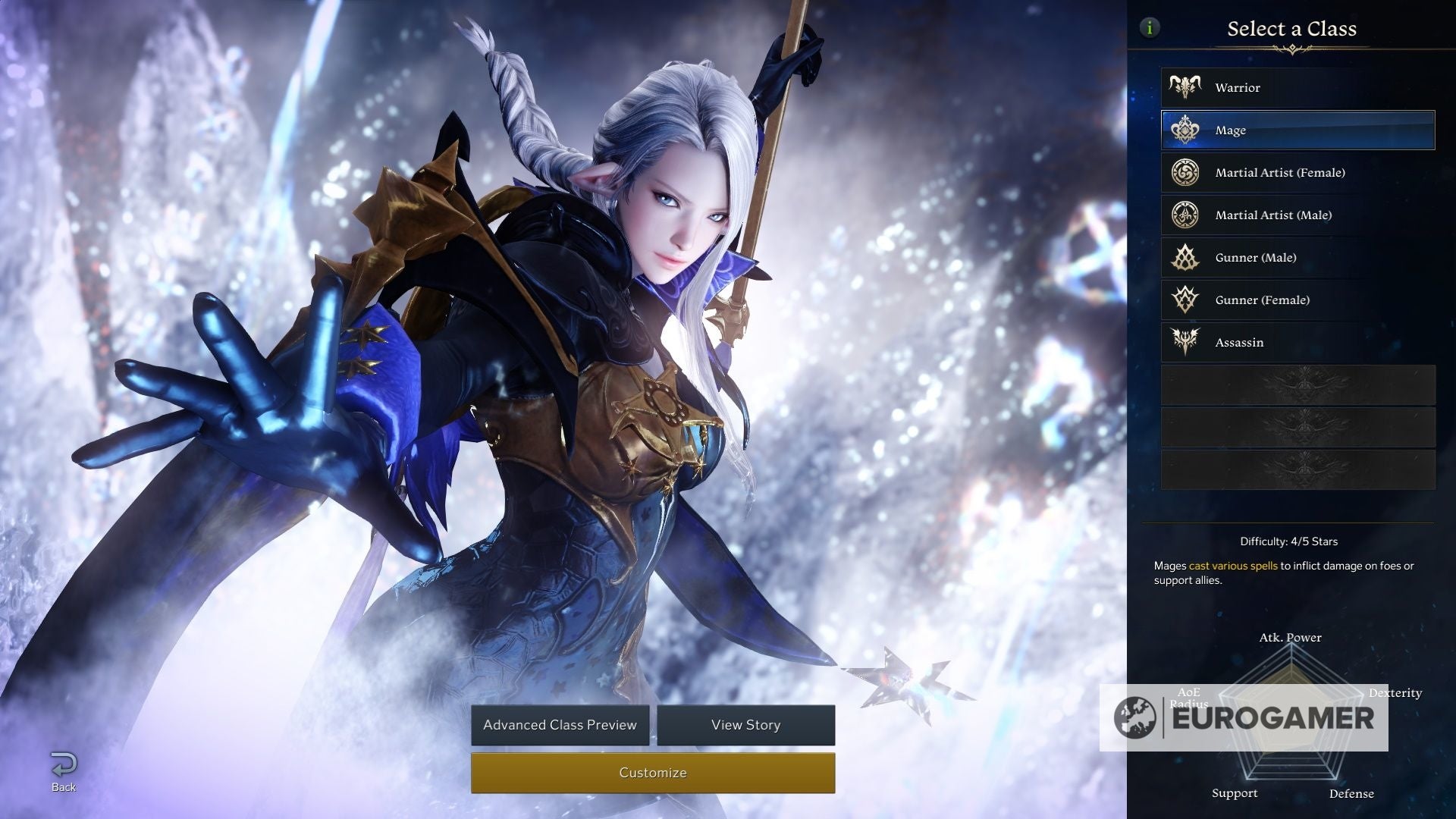
Task: Click the Gunner (Male) class icon
Action: coord(1185,257)
